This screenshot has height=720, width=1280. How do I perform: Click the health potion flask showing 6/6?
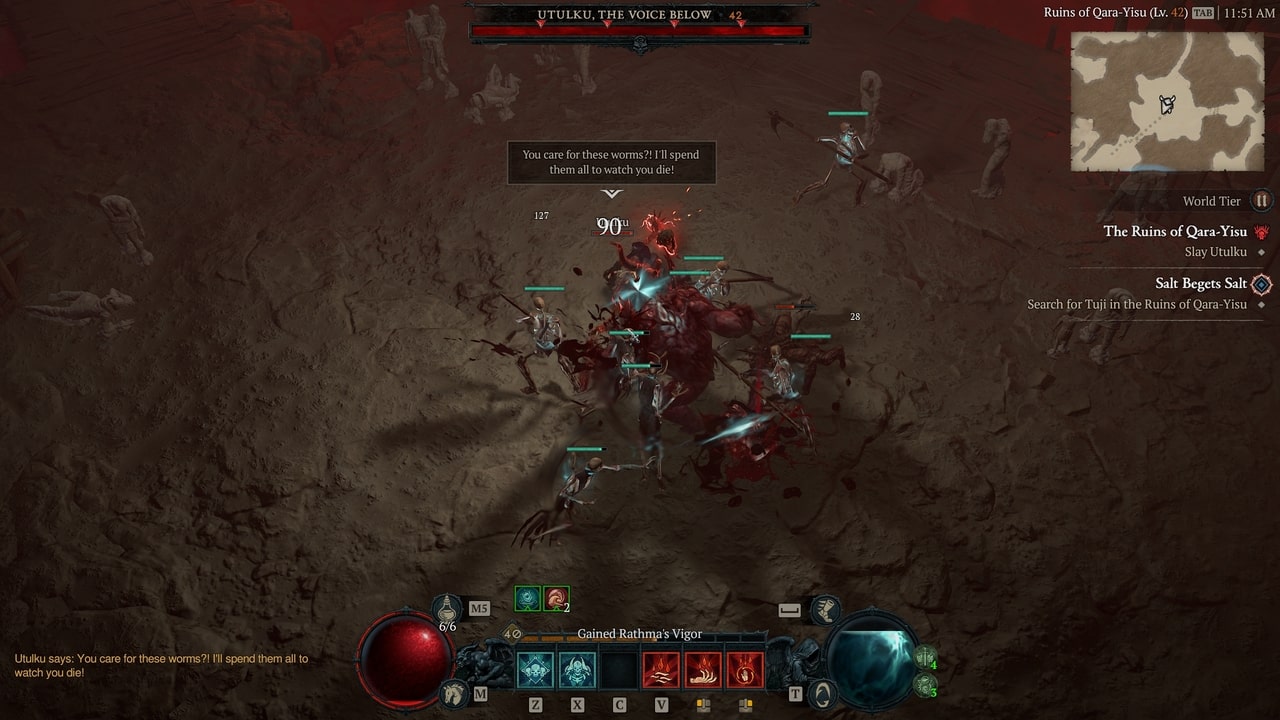[x=447, y=607]
